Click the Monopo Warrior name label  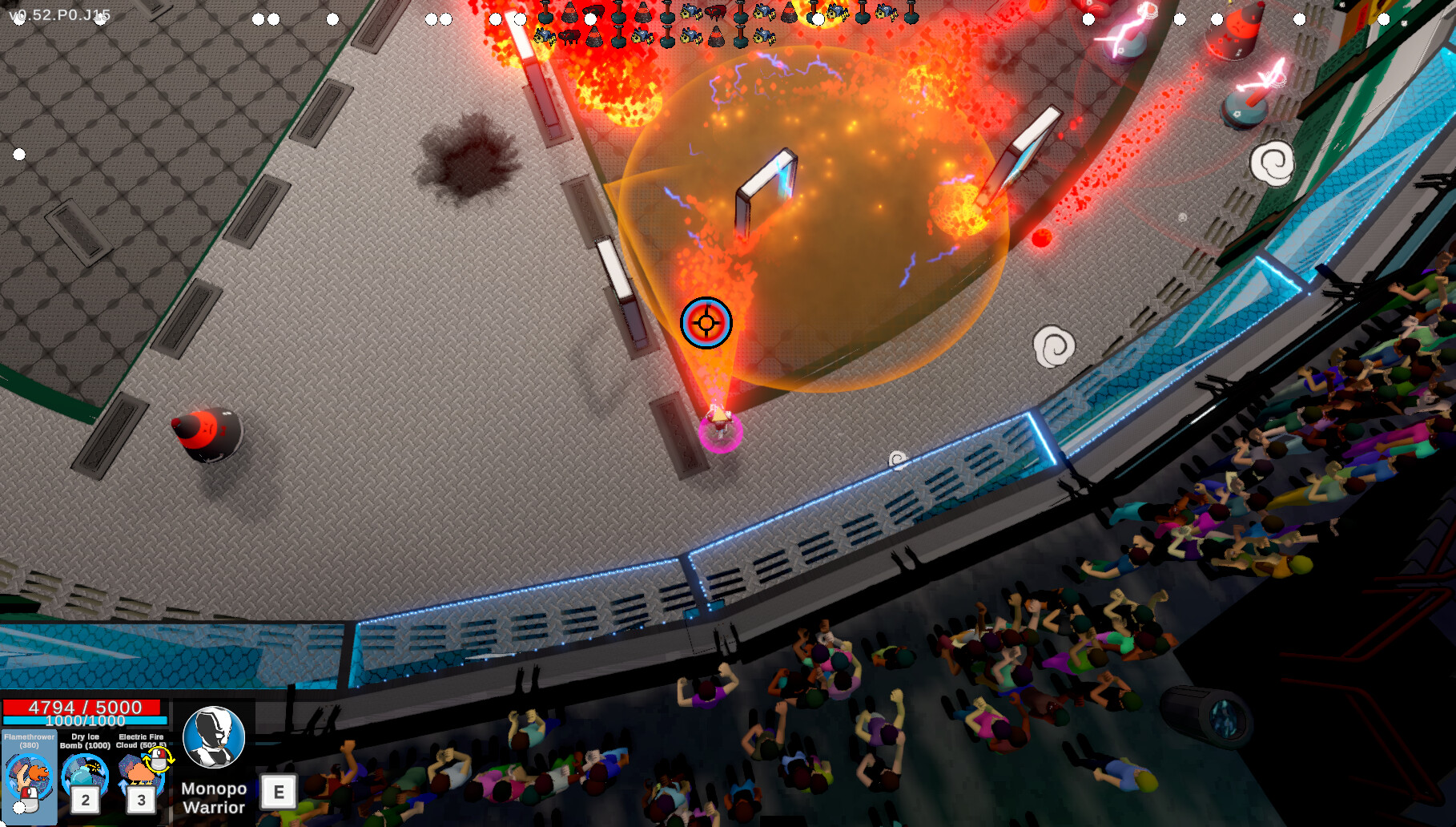tap(213, 797)
